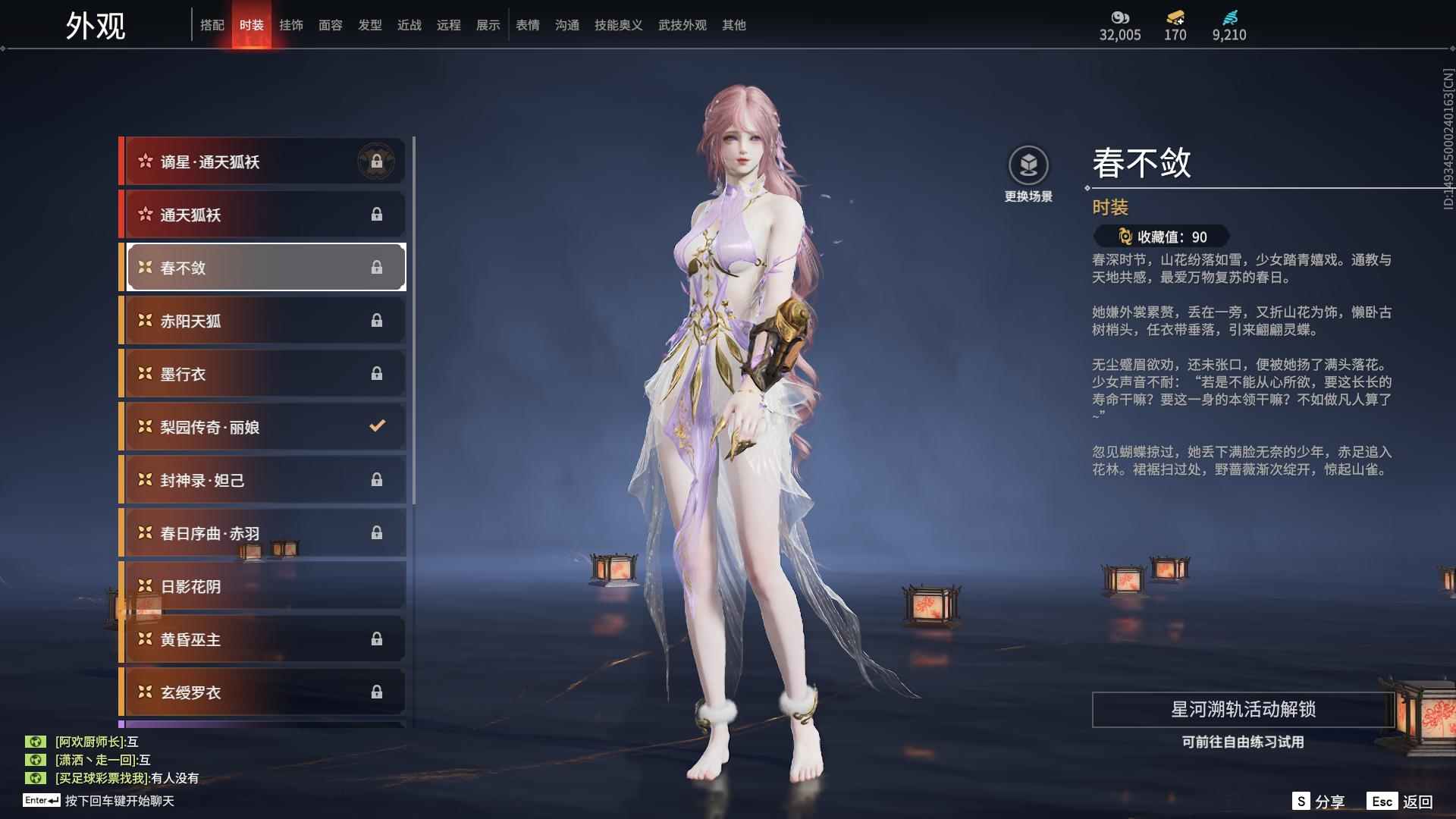Open the 技能奥义 tab
This screenshot has height=819, width=1456.
[619, 25]
